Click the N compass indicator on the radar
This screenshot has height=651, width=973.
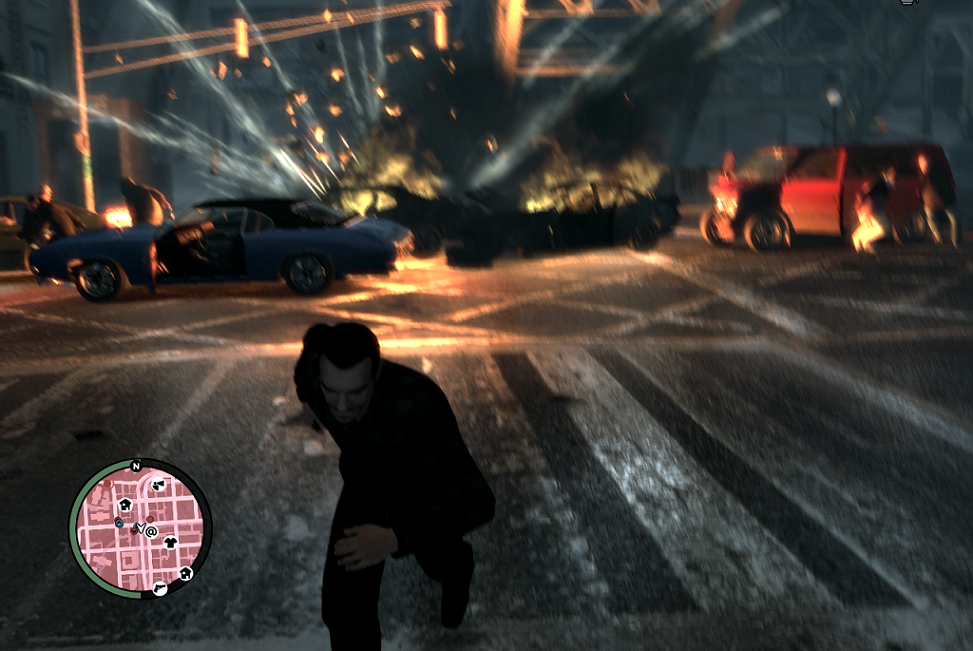coord(135,466)
